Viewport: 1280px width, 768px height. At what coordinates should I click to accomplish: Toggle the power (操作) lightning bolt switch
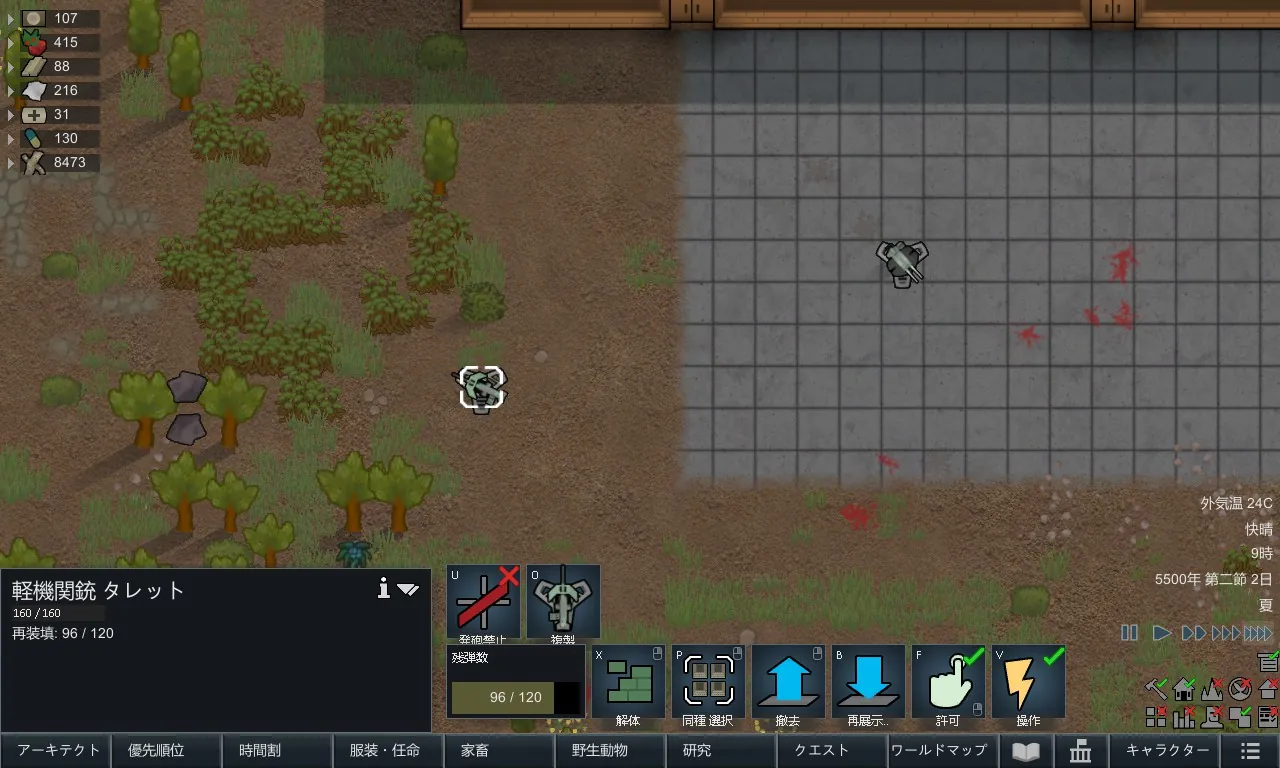[1028, 682]
